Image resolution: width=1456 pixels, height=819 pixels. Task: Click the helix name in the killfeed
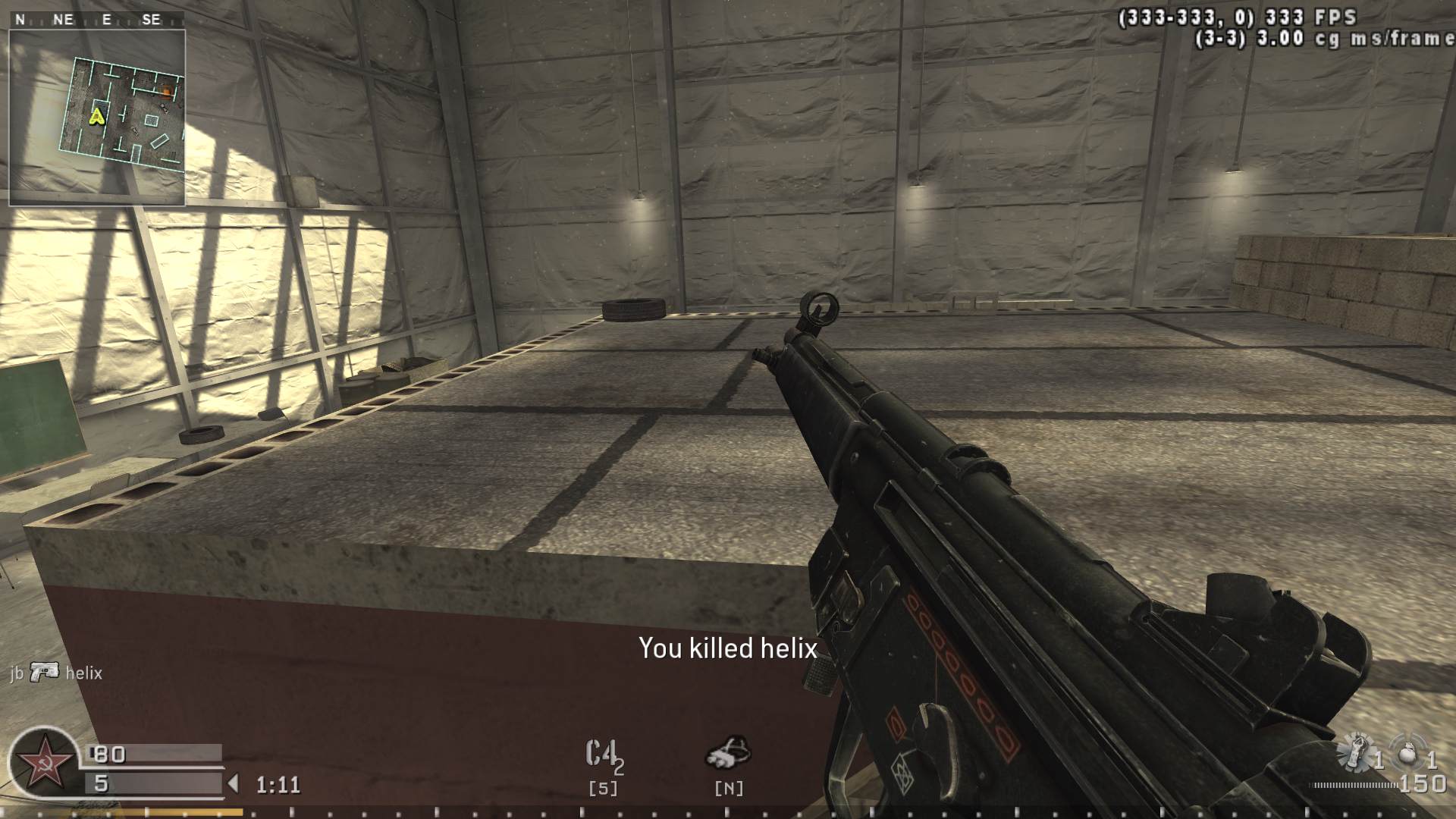(84, 673)
